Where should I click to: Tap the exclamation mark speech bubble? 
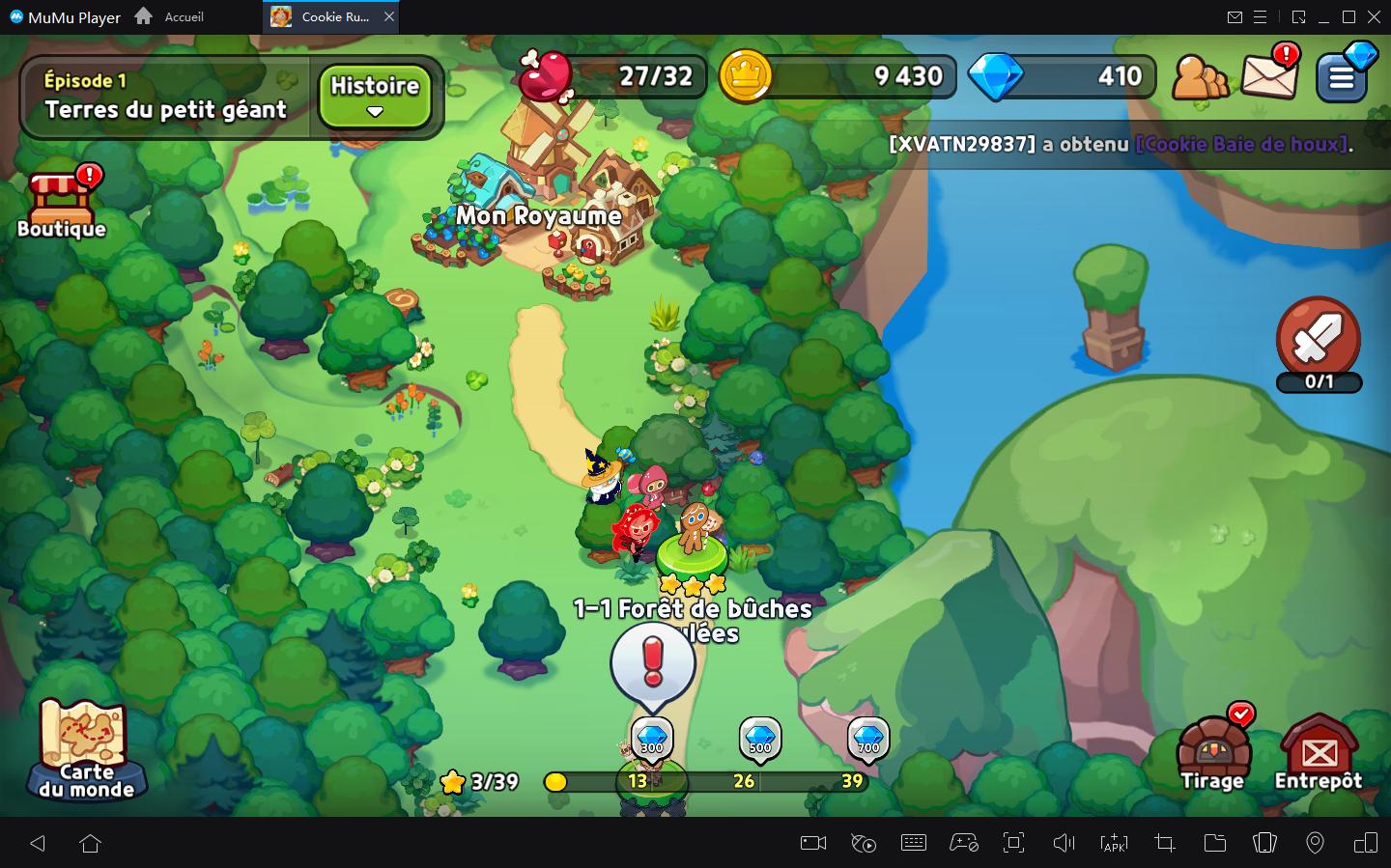click(653, 662)
